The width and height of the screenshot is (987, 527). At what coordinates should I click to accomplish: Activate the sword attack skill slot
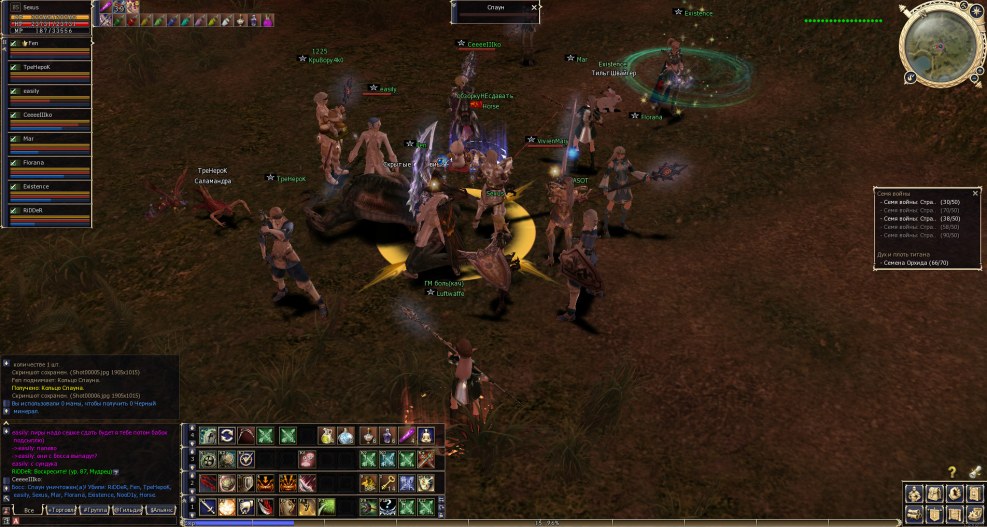point(208,507)
